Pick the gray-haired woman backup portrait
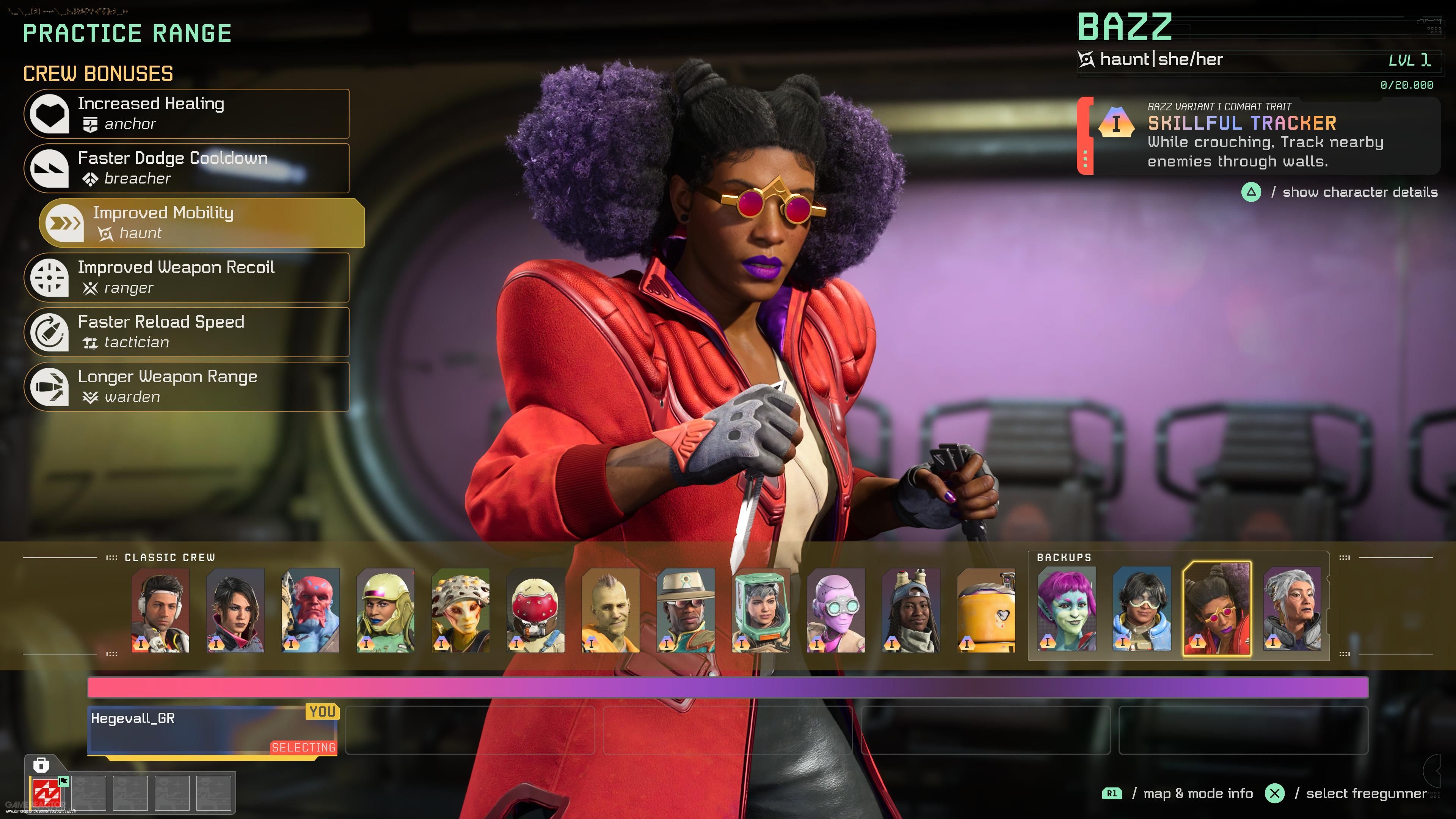 (x=1292, y=609)
